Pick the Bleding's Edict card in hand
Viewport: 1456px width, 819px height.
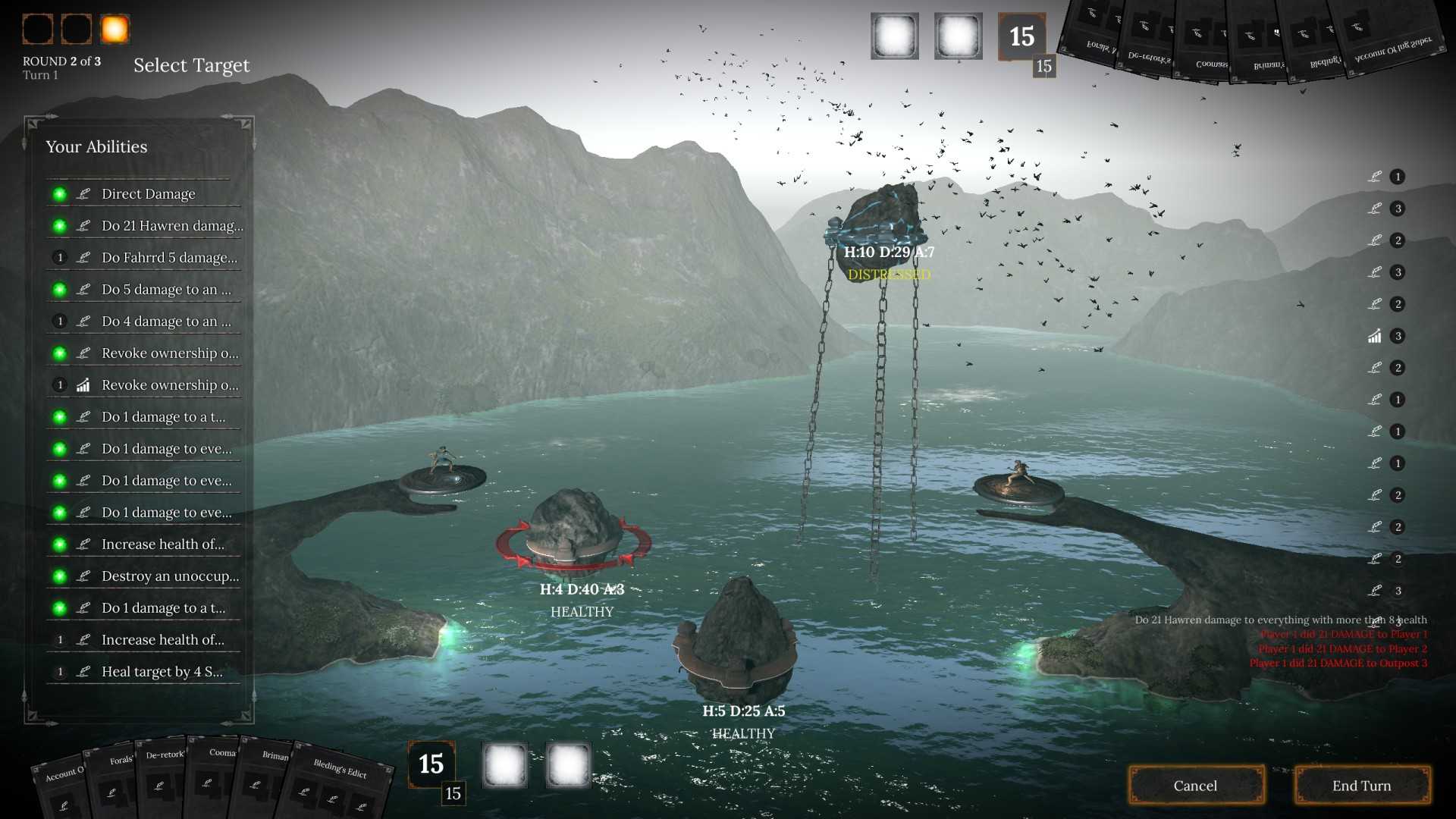tap(341, 781)
